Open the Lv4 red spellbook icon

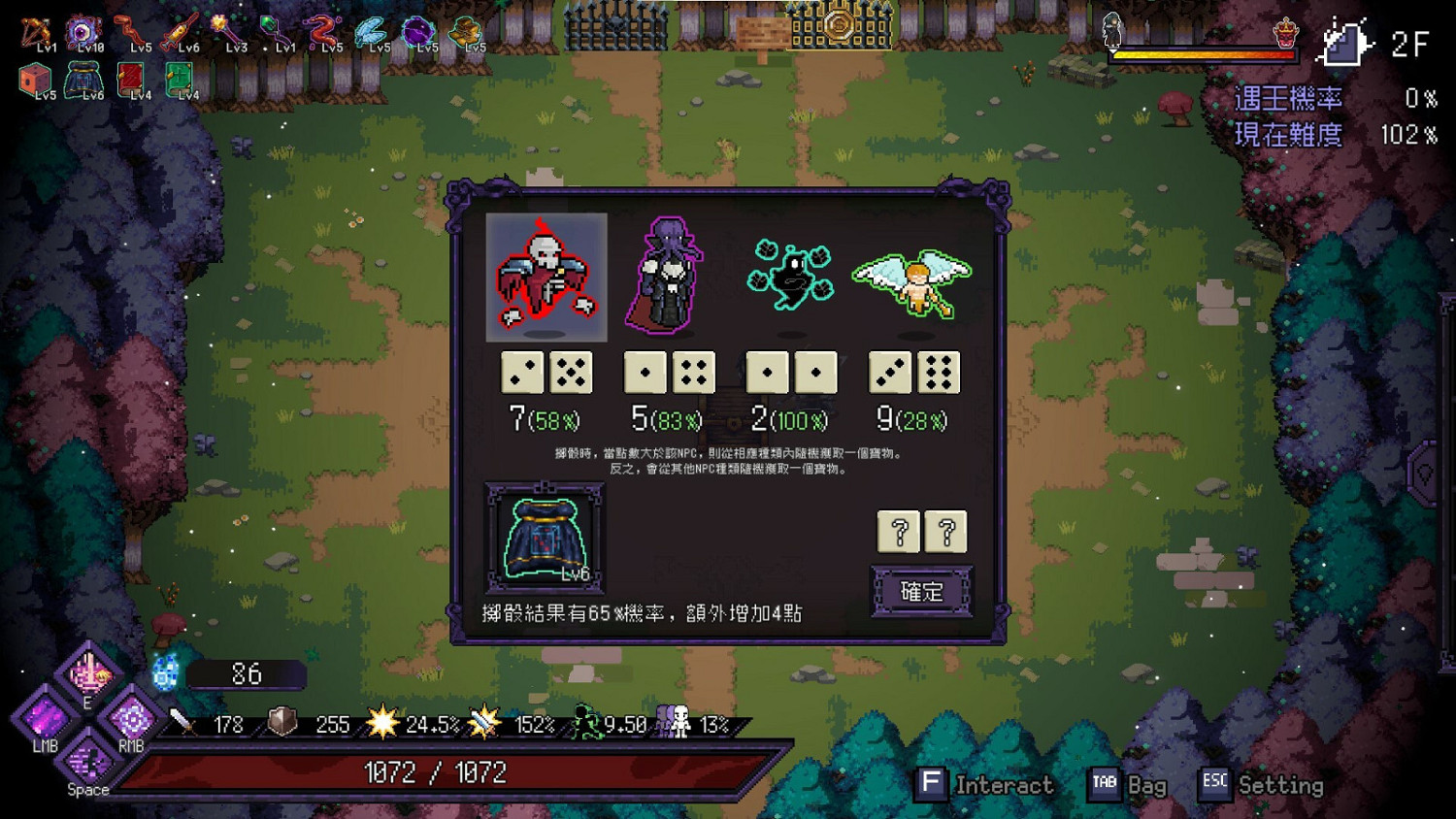click(131, 77)
